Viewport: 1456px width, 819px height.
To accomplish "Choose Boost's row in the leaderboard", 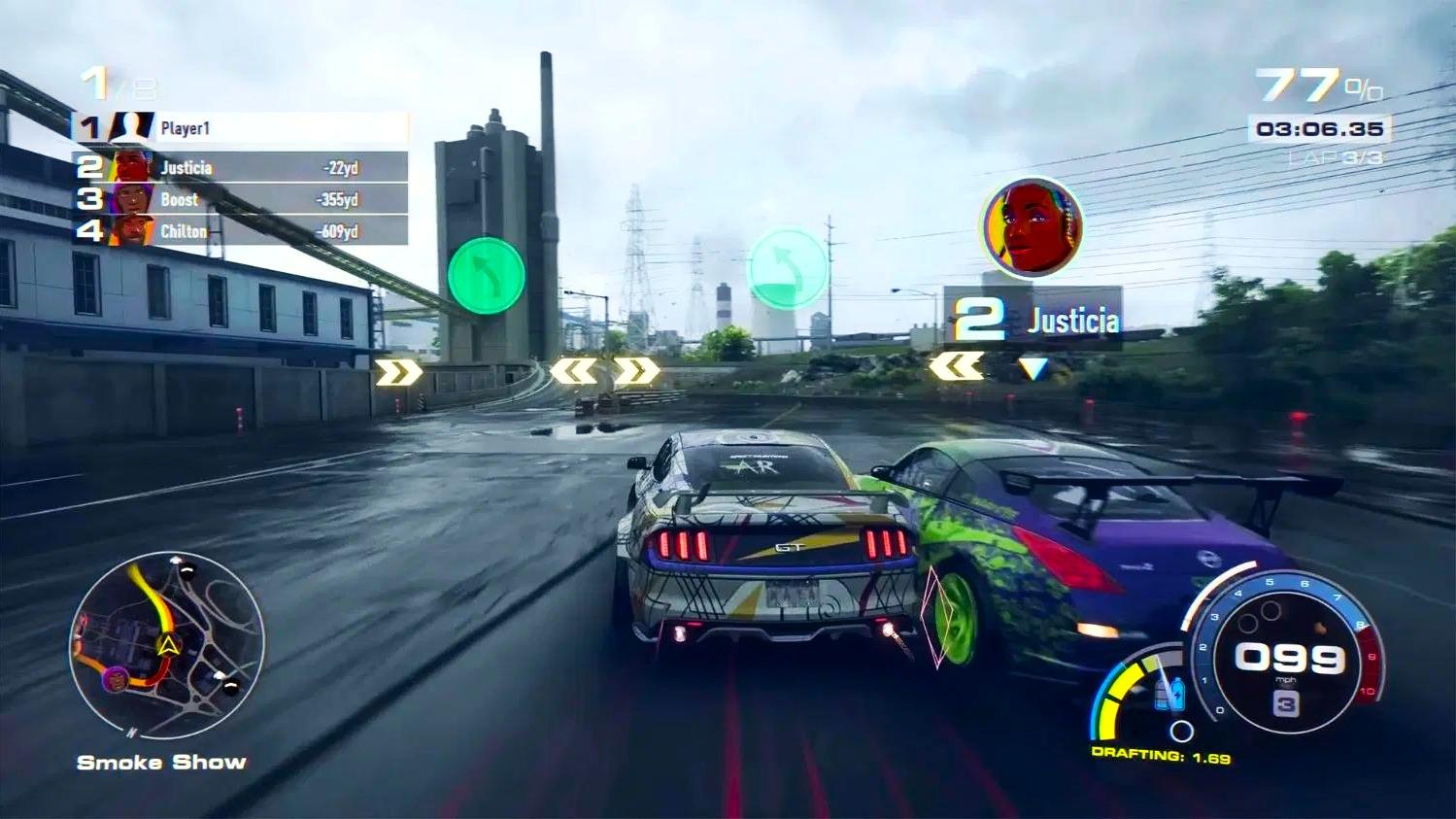I will click(243, 199).
